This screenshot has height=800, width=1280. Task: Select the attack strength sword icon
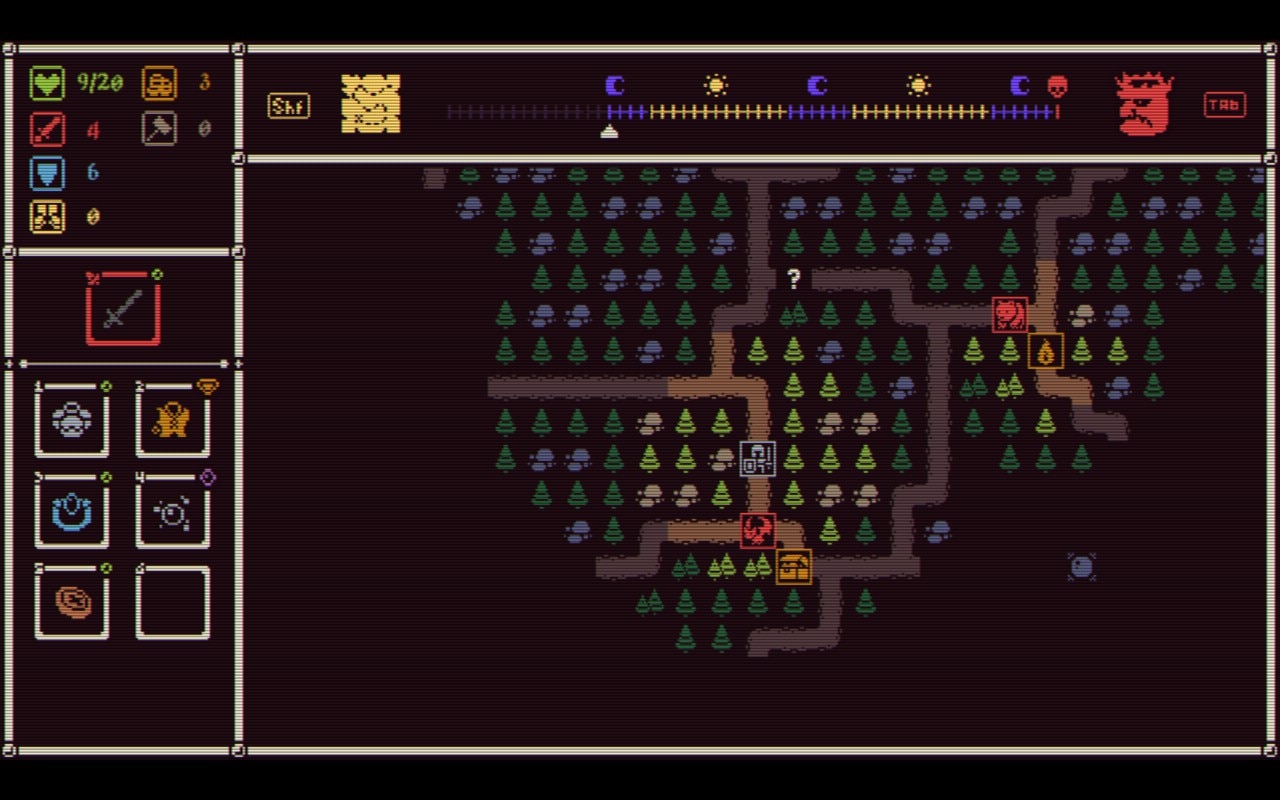pos(47,128)
